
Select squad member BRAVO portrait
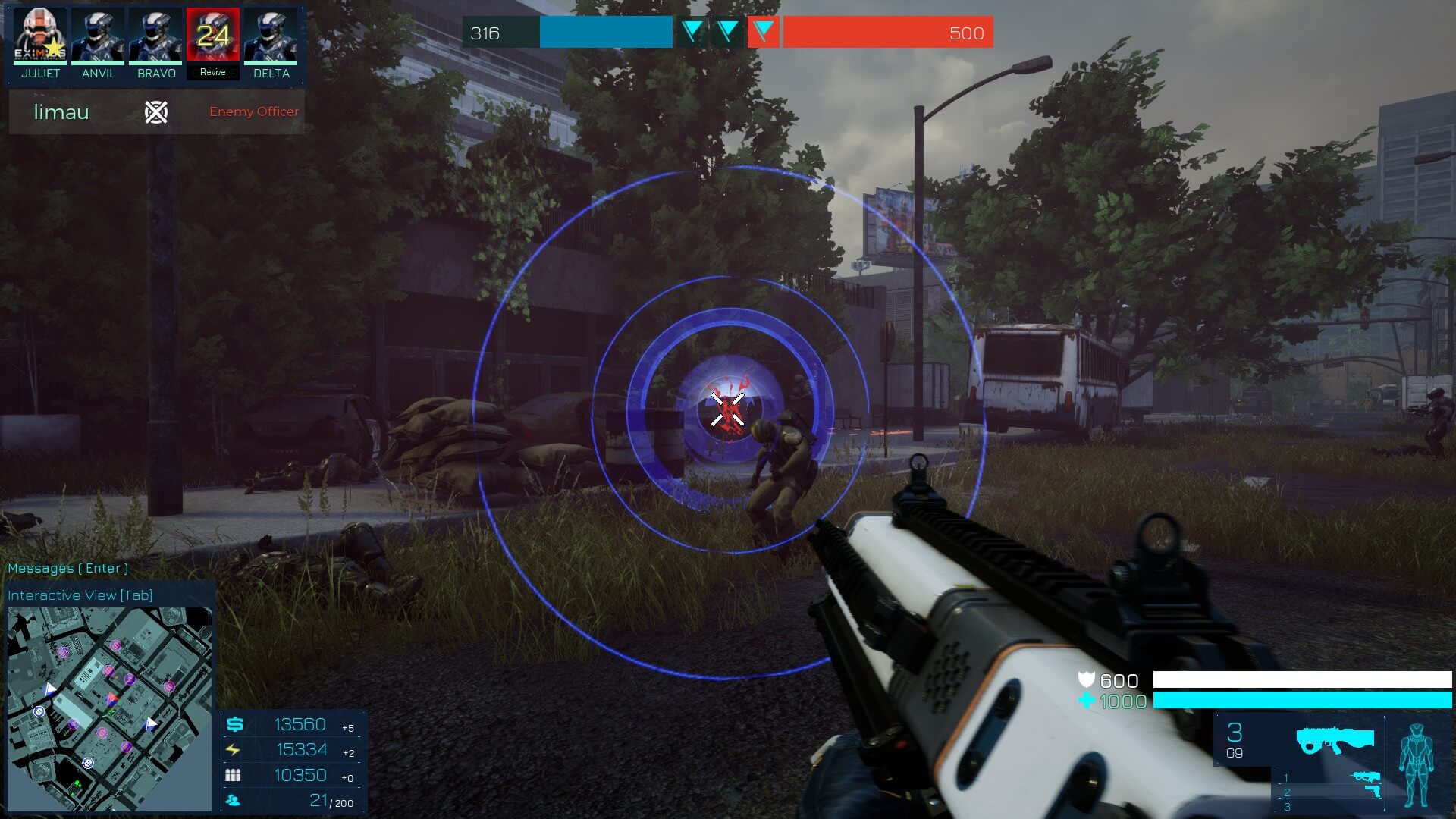[x=156, y=36]
